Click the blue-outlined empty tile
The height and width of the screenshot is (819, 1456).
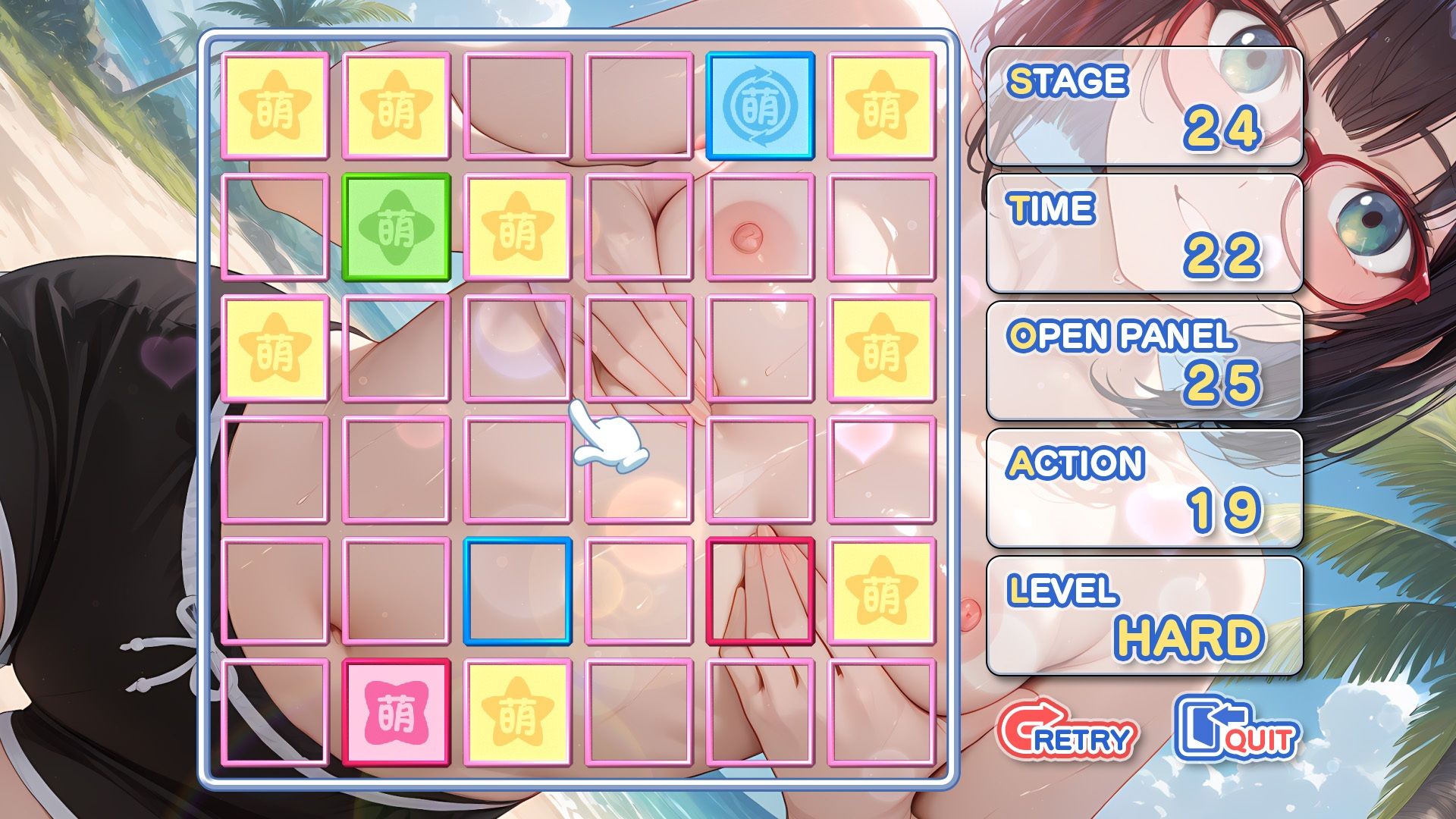tap(517, 591)
